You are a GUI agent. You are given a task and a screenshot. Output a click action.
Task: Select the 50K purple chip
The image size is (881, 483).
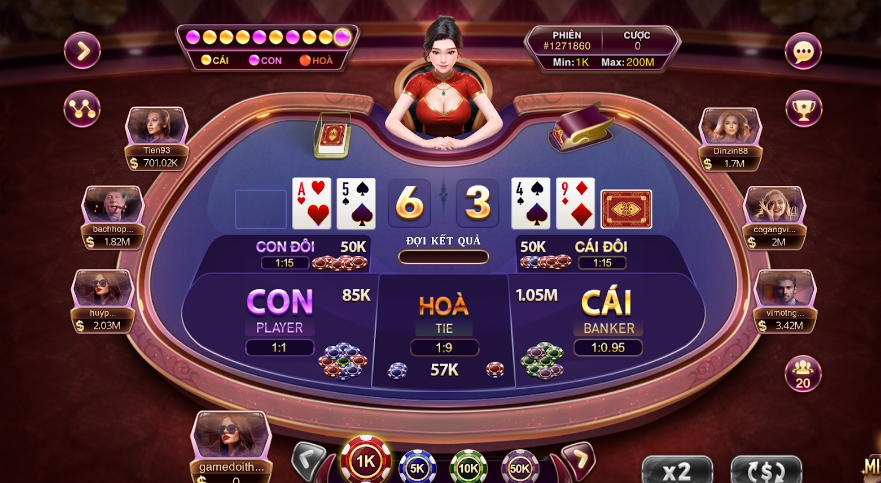pos(519,466)
